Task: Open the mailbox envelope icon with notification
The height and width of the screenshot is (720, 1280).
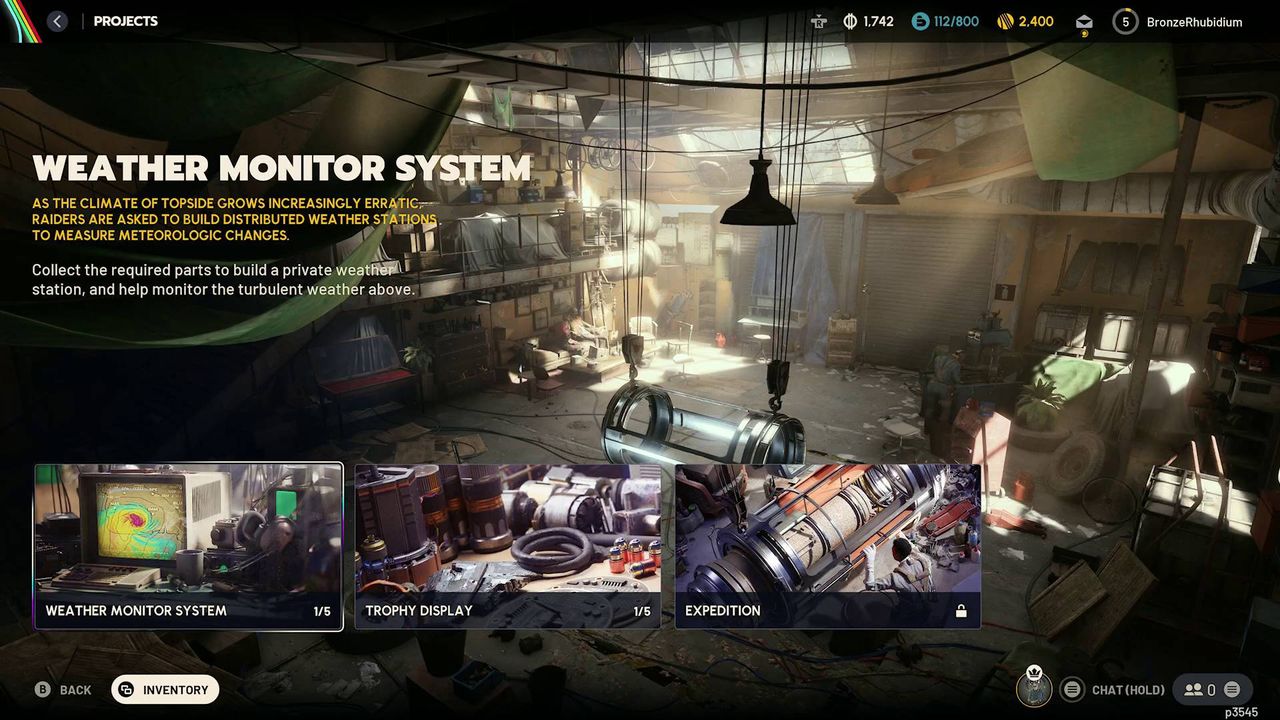Action: (x=1084, y=21)
